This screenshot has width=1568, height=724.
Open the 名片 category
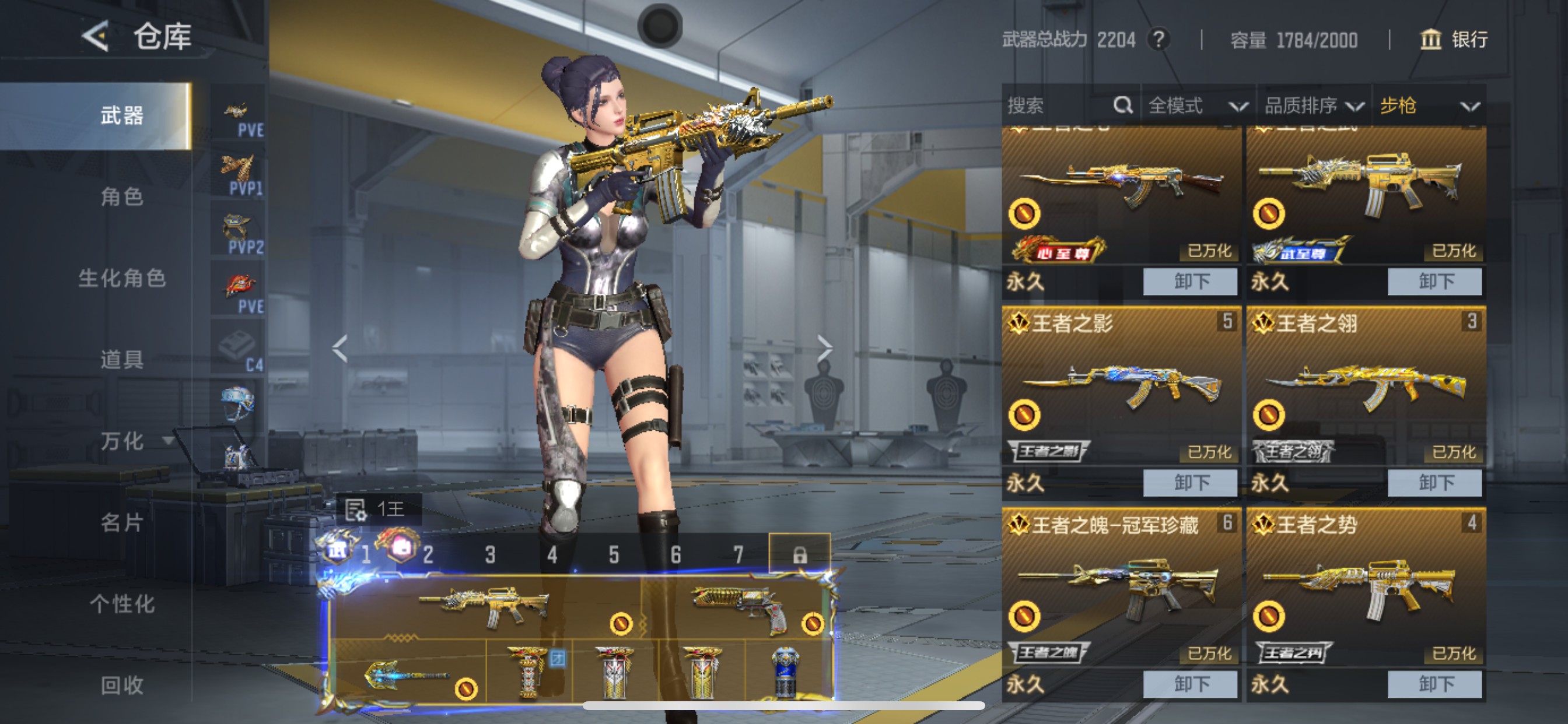coord(122,522)
